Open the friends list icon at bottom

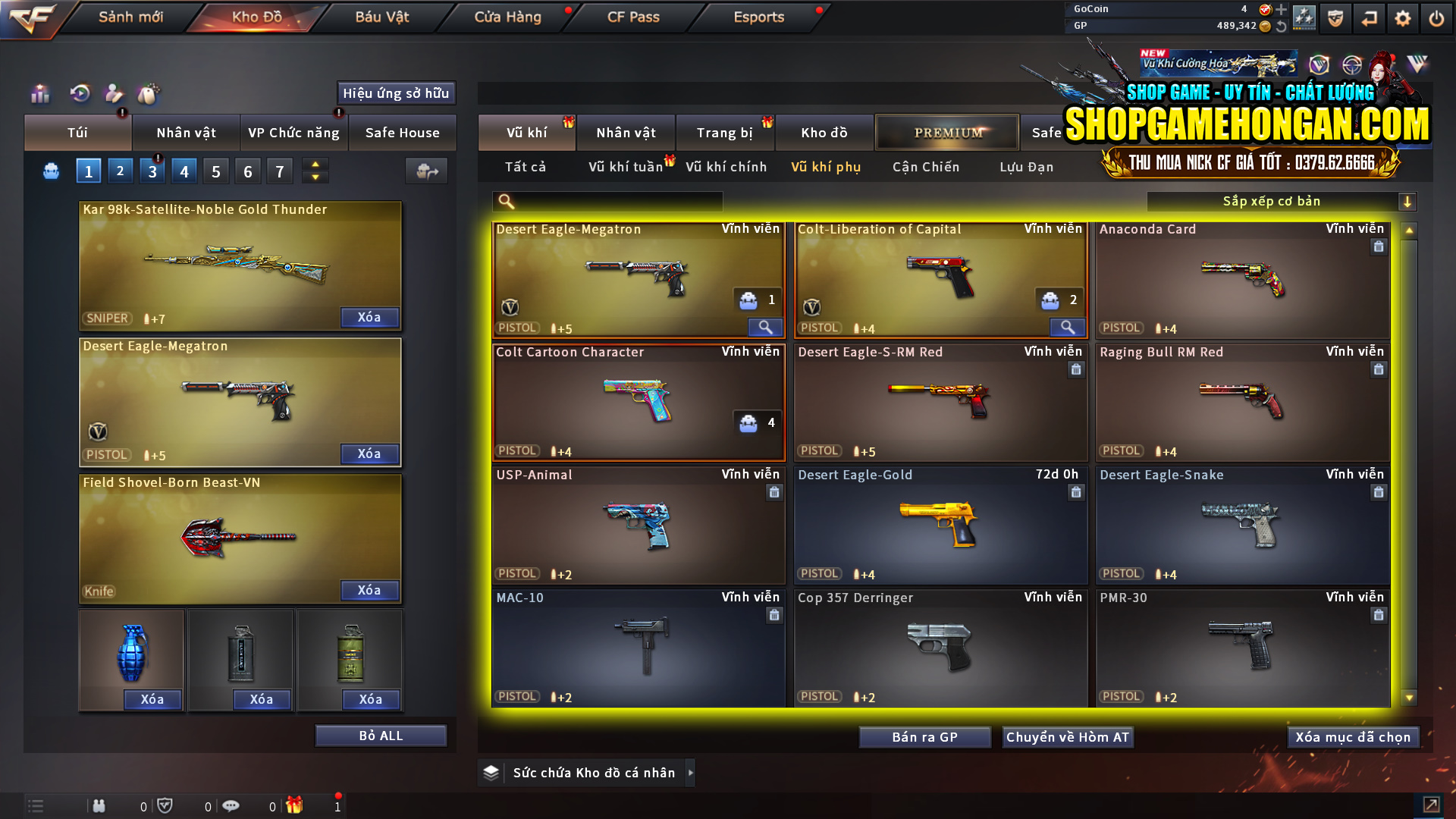pos(99,805)
